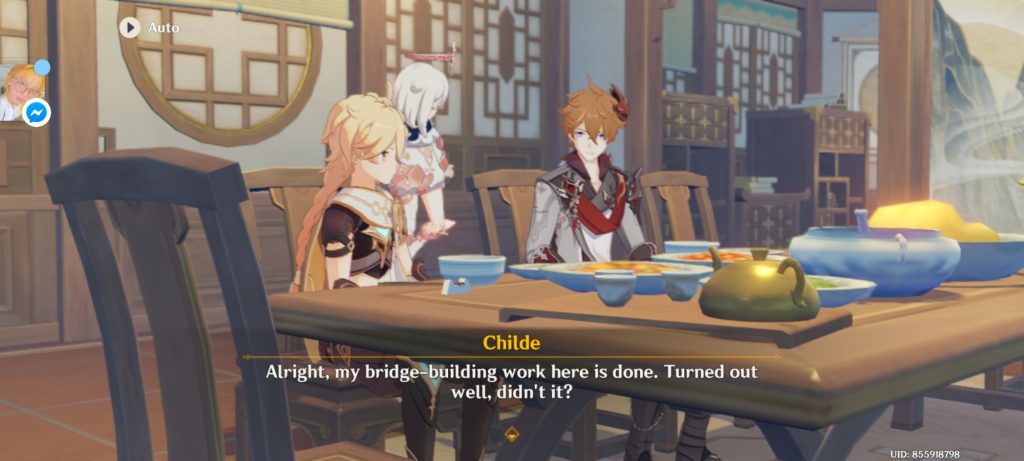Toggle the Auto dialogue play button
This screenshot has height=461, width=1024.
click(130, 27)
